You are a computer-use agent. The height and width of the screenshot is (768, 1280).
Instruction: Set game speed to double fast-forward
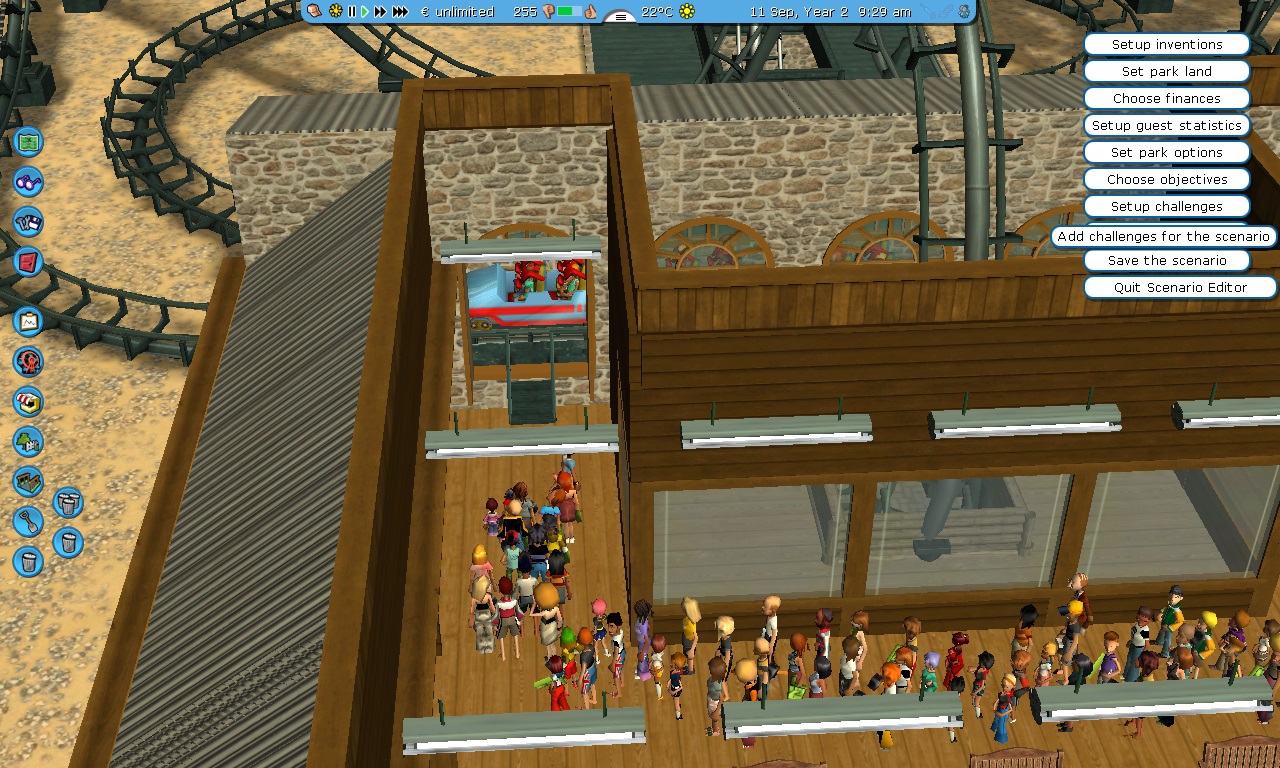[x=380, y=12]
